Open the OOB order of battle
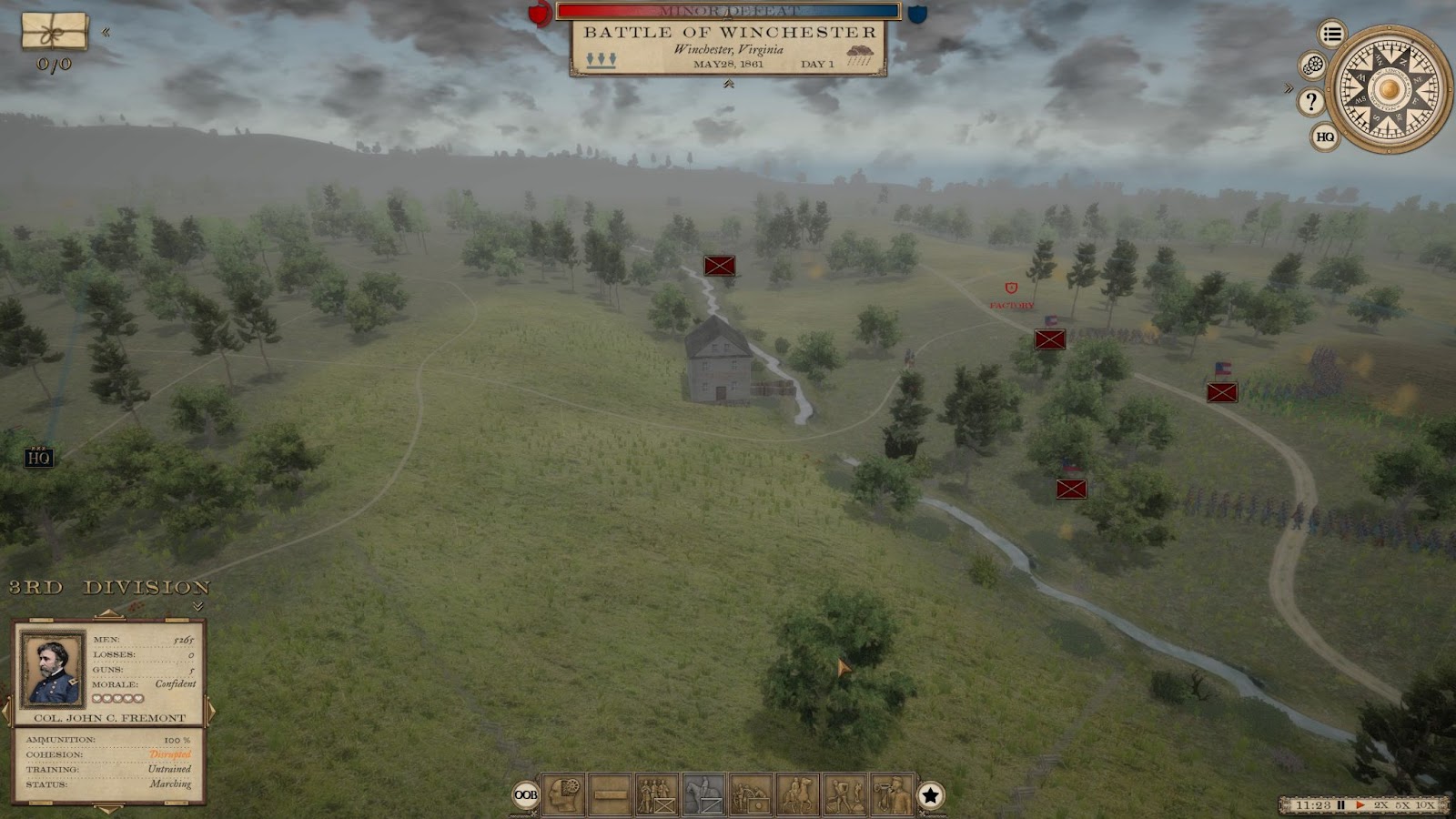 [x=526, y=795]
